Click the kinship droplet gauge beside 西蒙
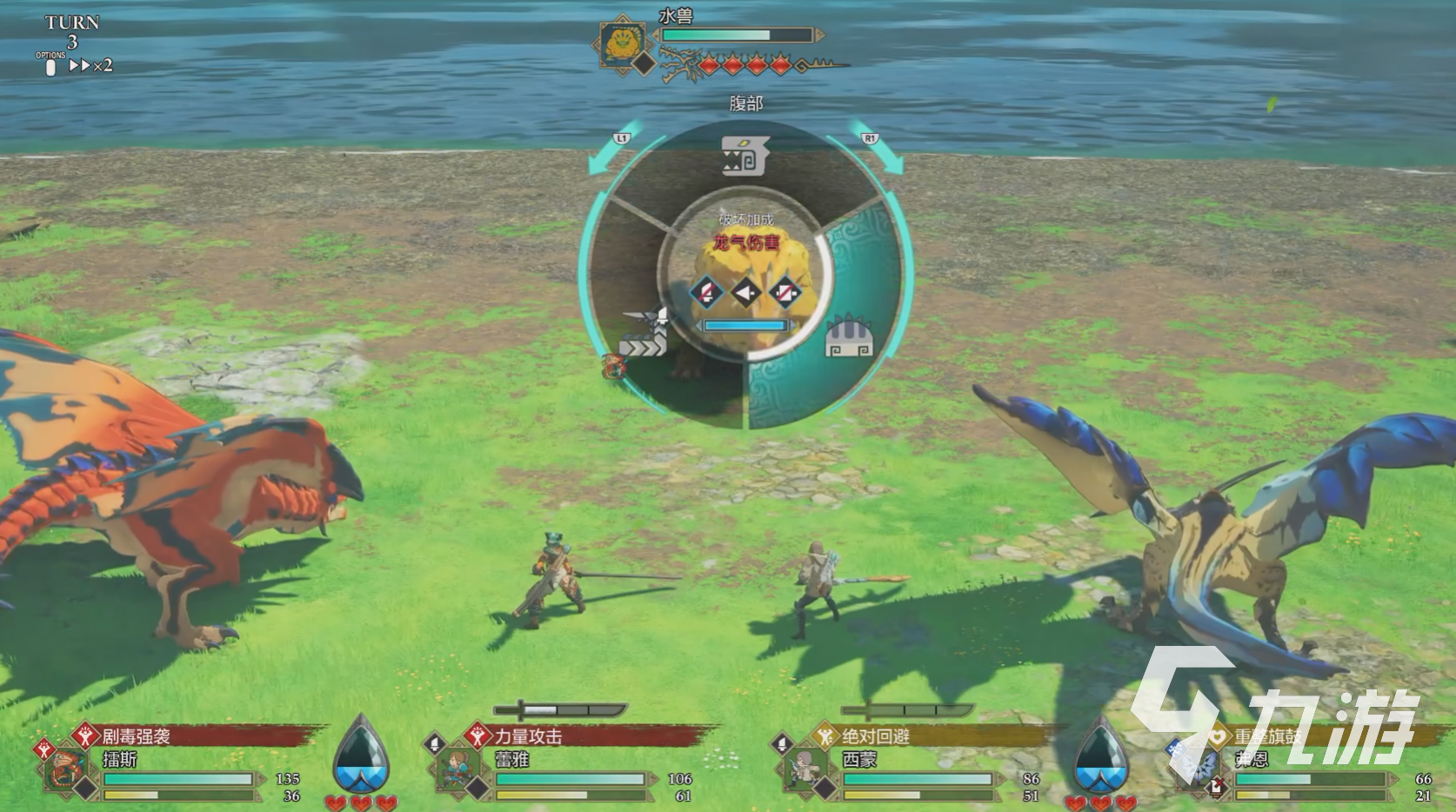This screenshot has width=1456, height=812. 1101,754
